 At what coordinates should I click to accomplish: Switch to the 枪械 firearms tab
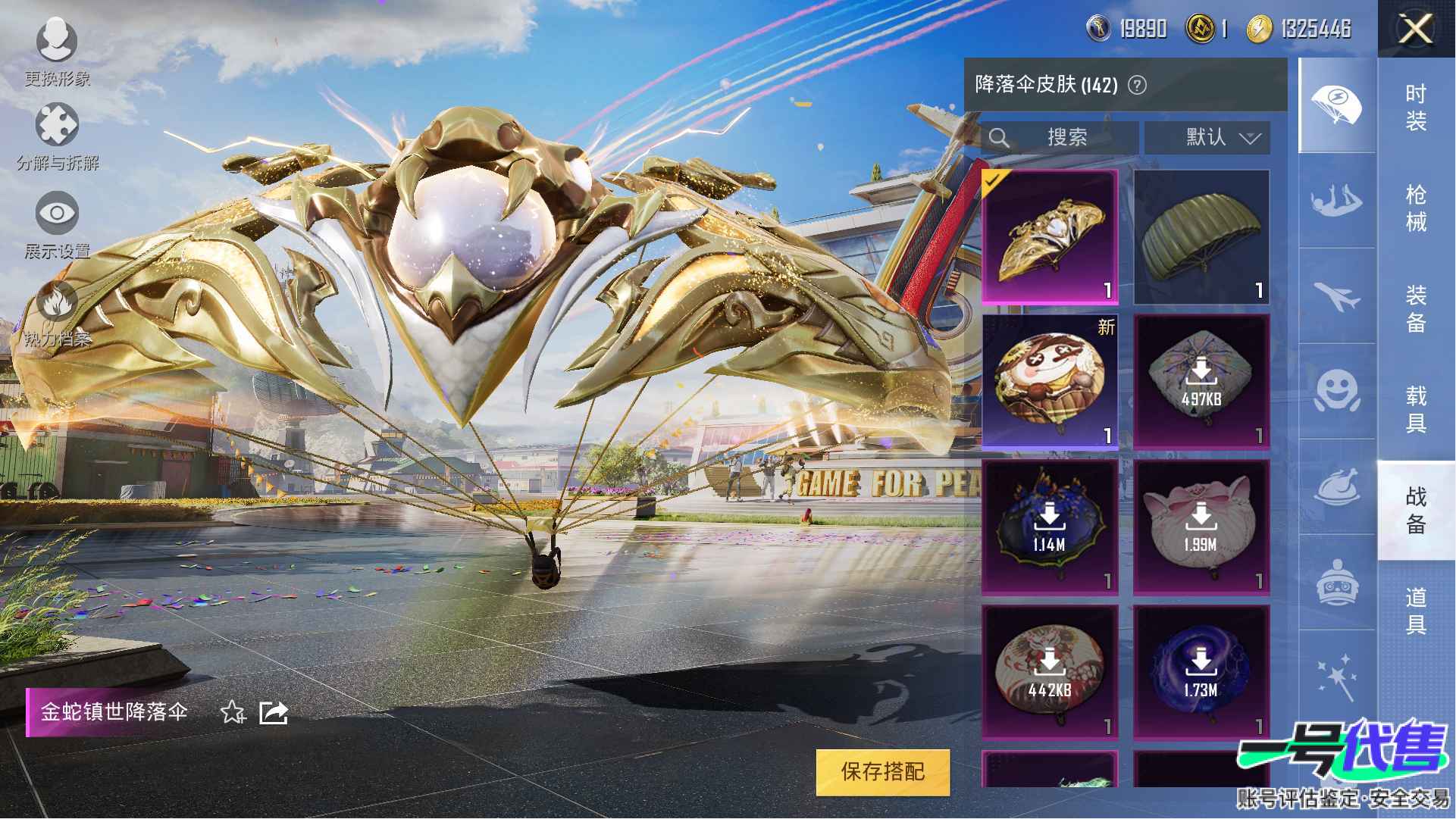click(x=1415, y=208)
